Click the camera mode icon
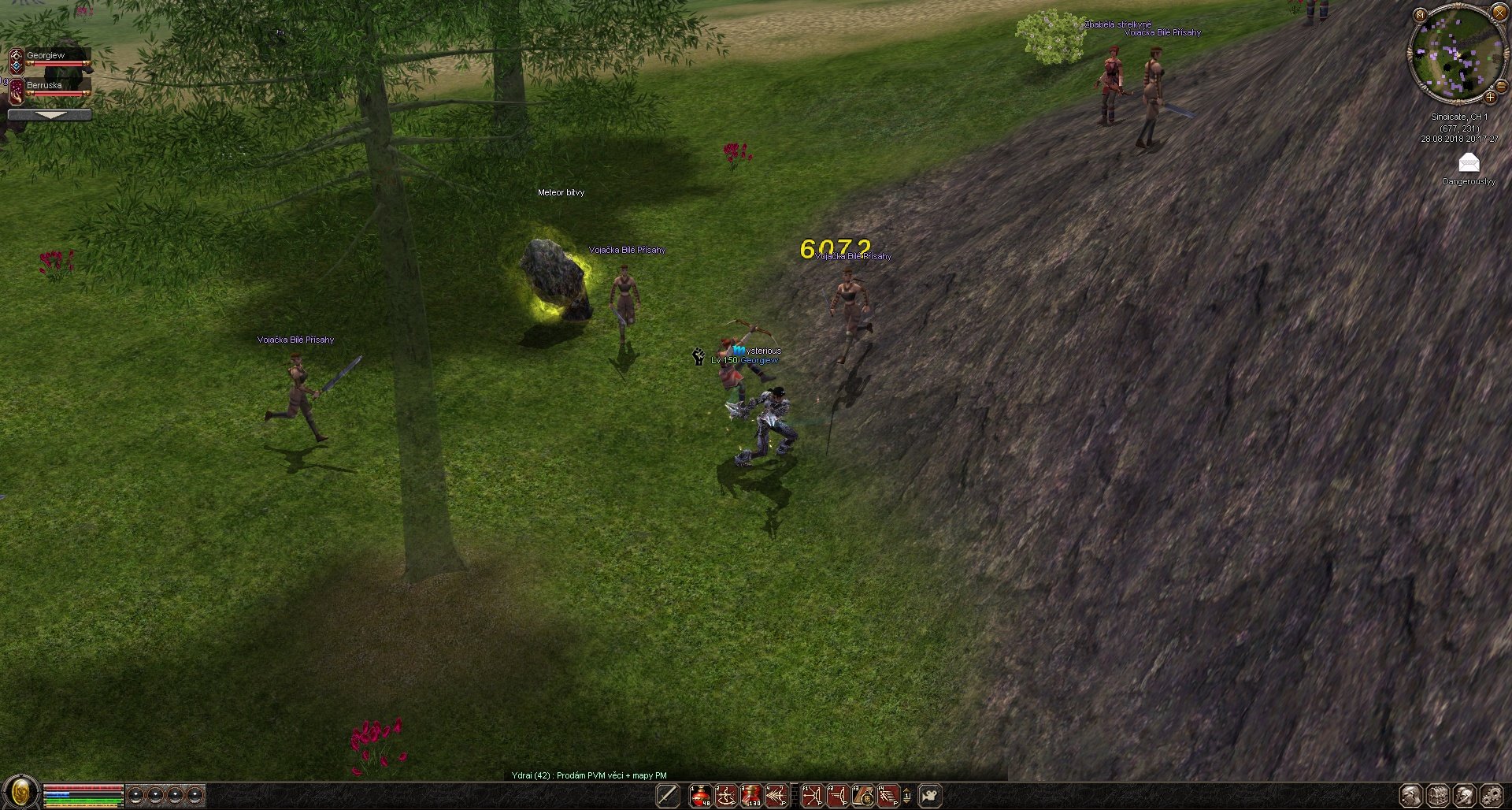The image size is (1512, 810). [930, 796]
